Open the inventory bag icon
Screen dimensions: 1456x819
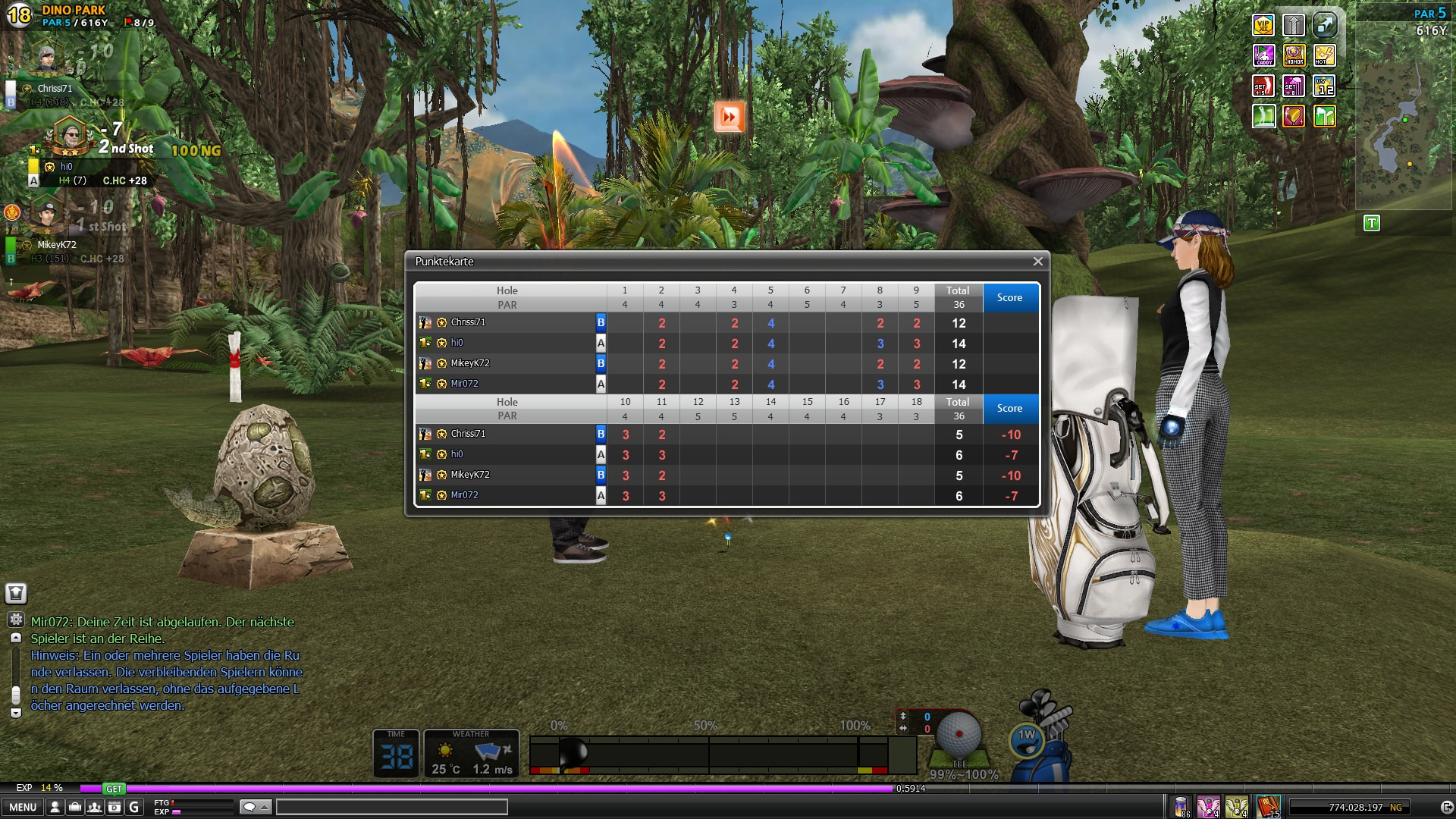click(x=74, y=808)
